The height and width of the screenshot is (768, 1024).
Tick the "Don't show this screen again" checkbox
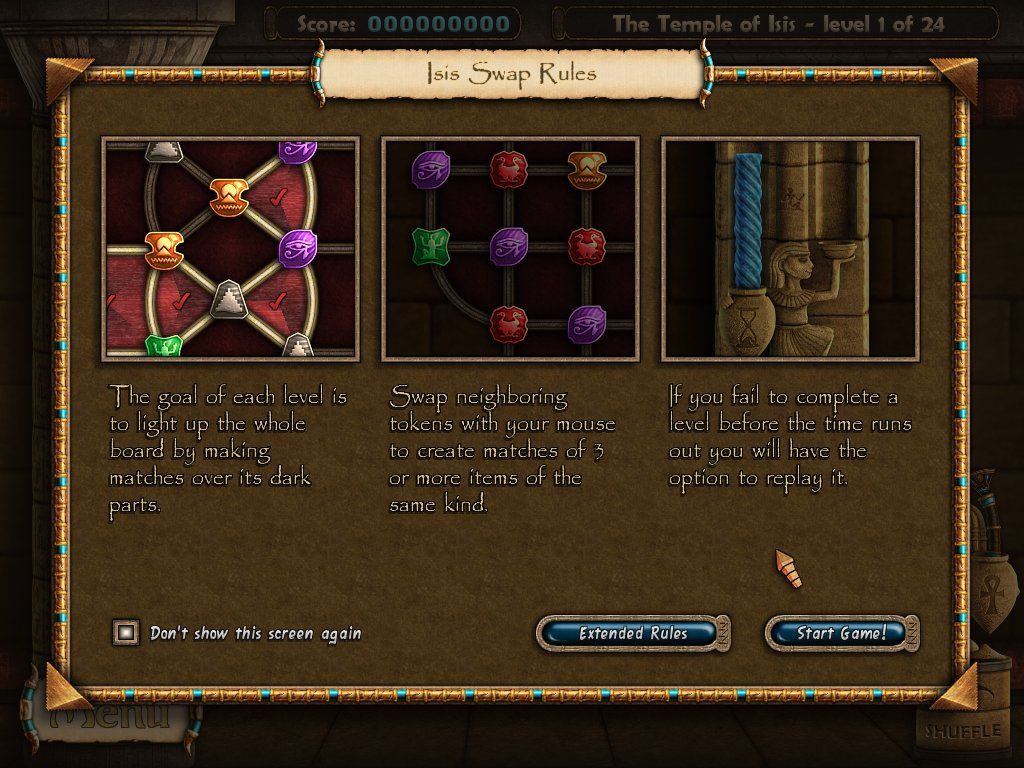click(126, 632)
